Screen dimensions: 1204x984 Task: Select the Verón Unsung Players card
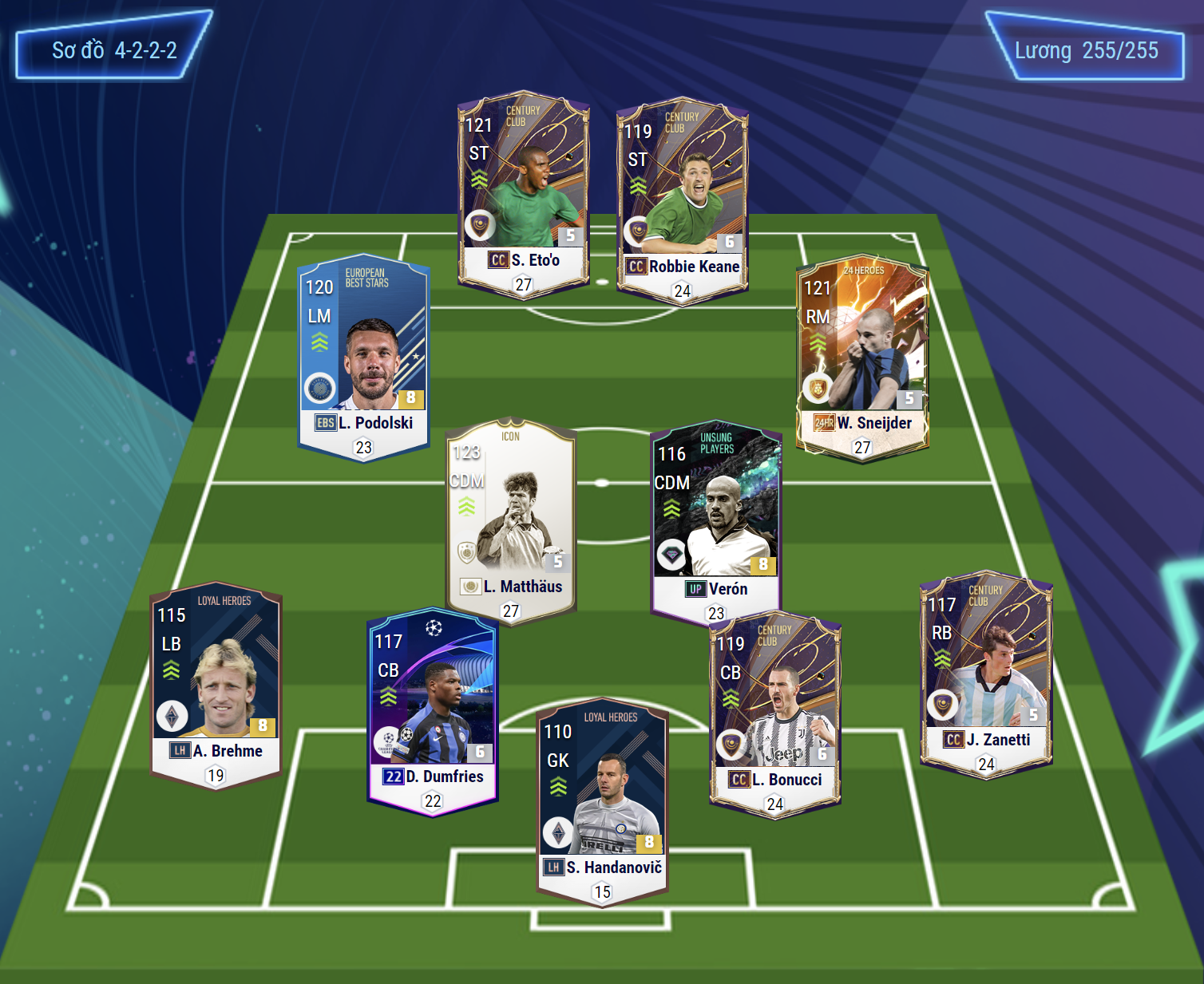tap(716, 519)
